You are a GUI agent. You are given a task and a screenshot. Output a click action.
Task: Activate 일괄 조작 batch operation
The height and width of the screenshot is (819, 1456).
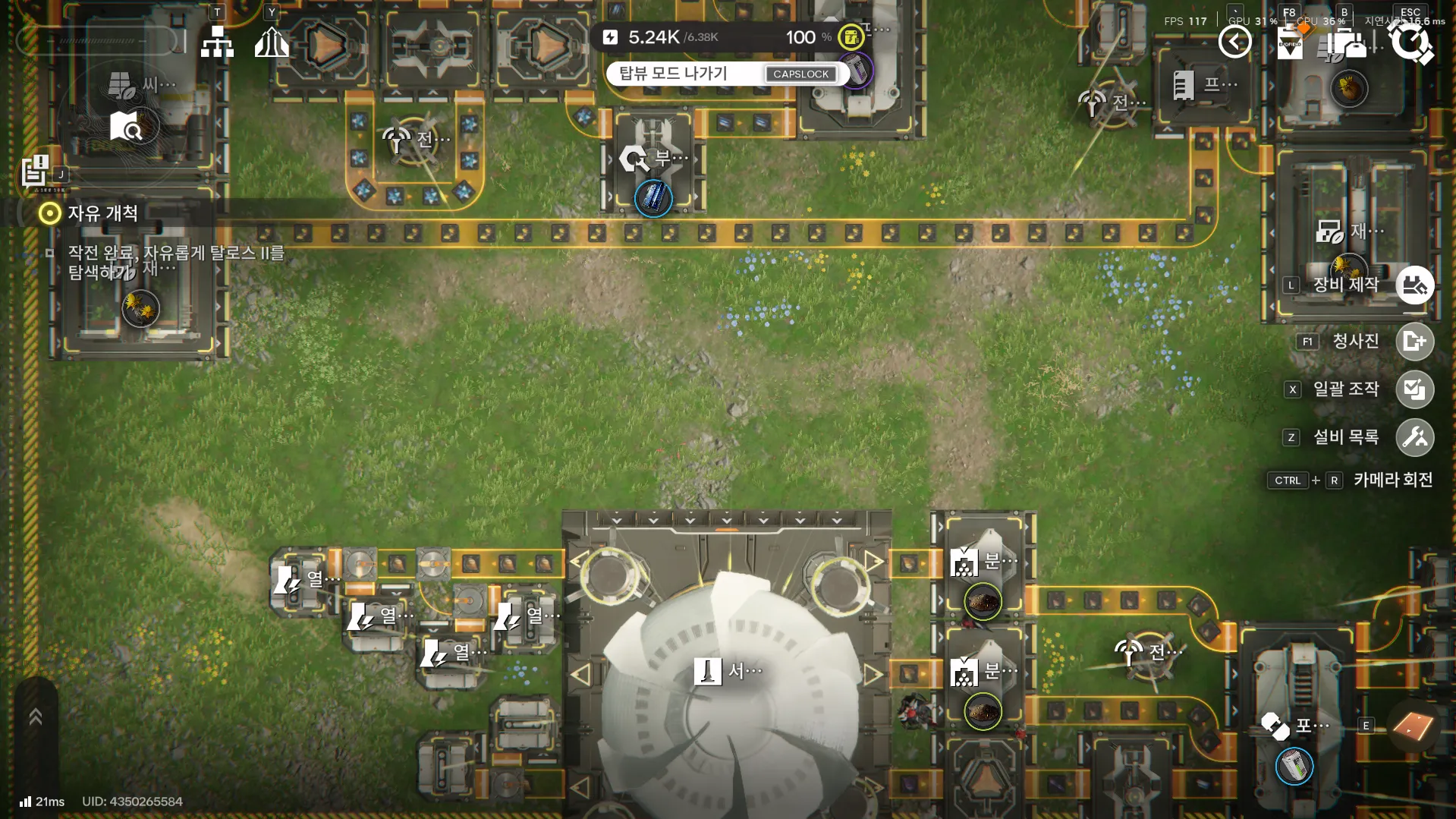click(1414, 389)
